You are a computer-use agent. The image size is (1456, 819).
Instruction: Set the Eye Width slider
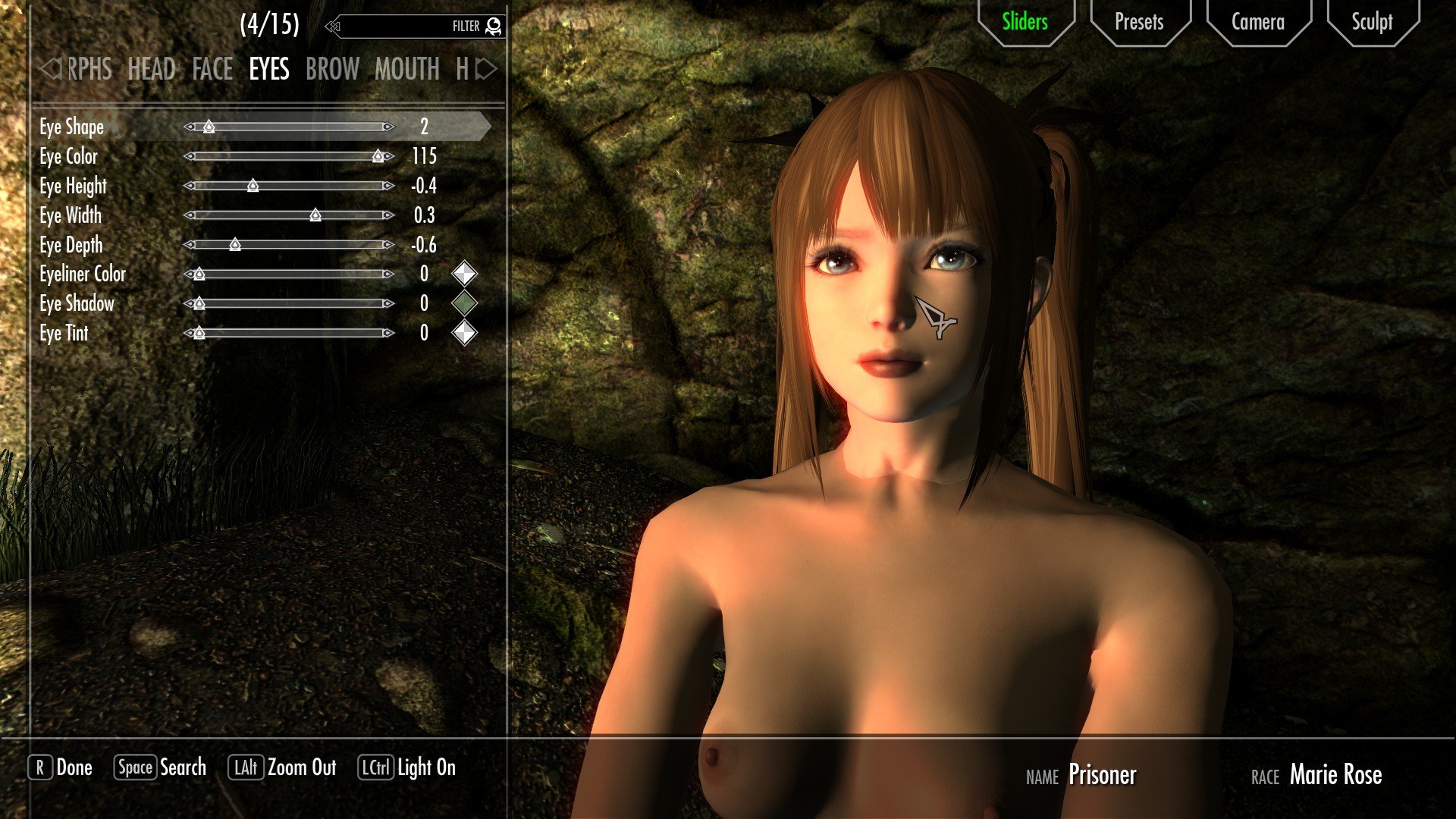289,215
